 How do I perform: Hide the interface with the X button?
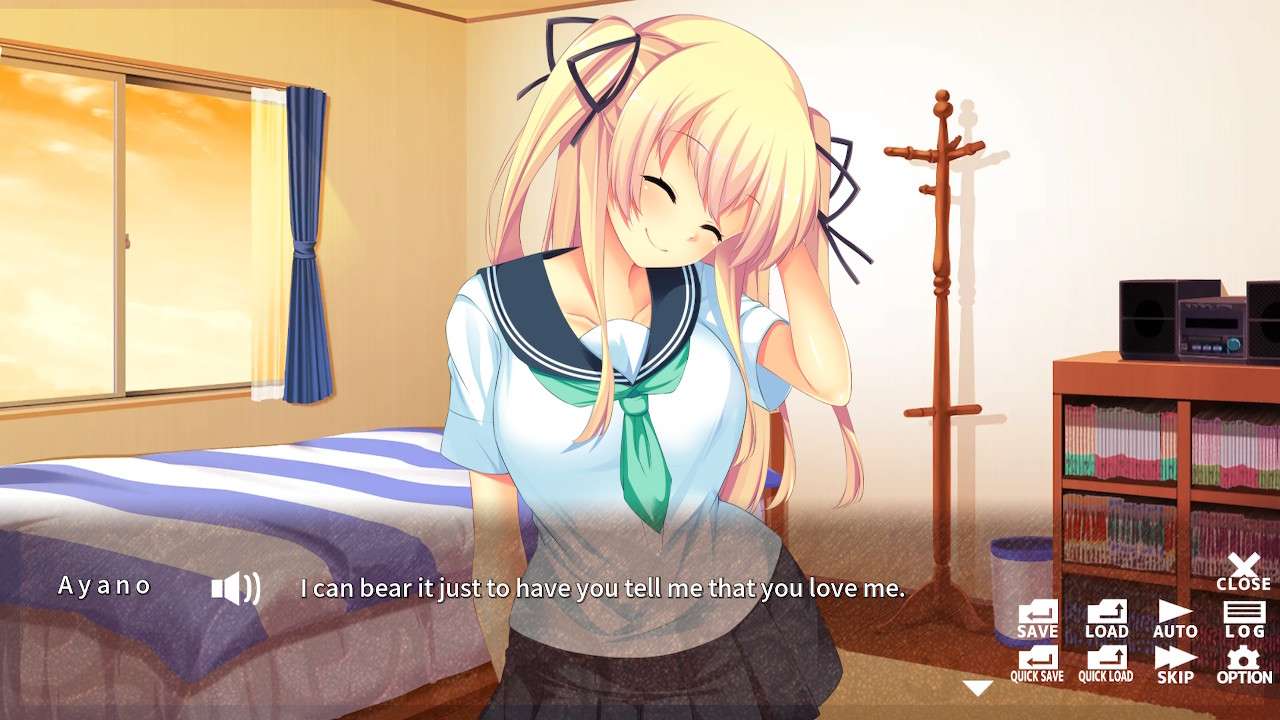[x=1243, y=566]
